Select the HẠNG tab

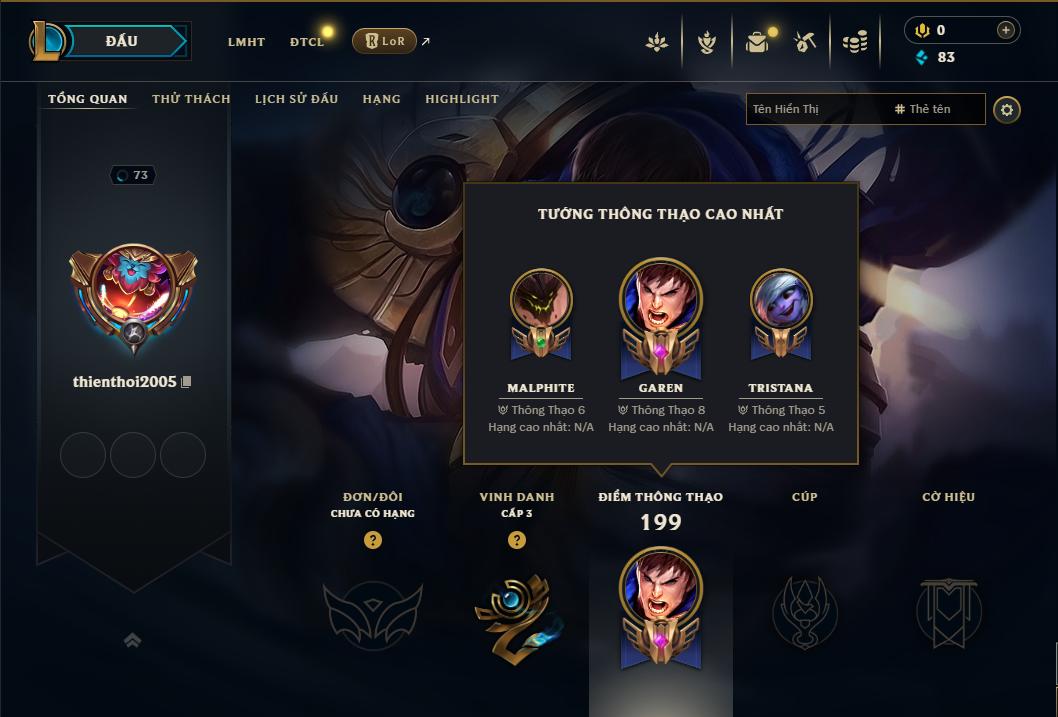pyautogui.click(x=382, y=99)
